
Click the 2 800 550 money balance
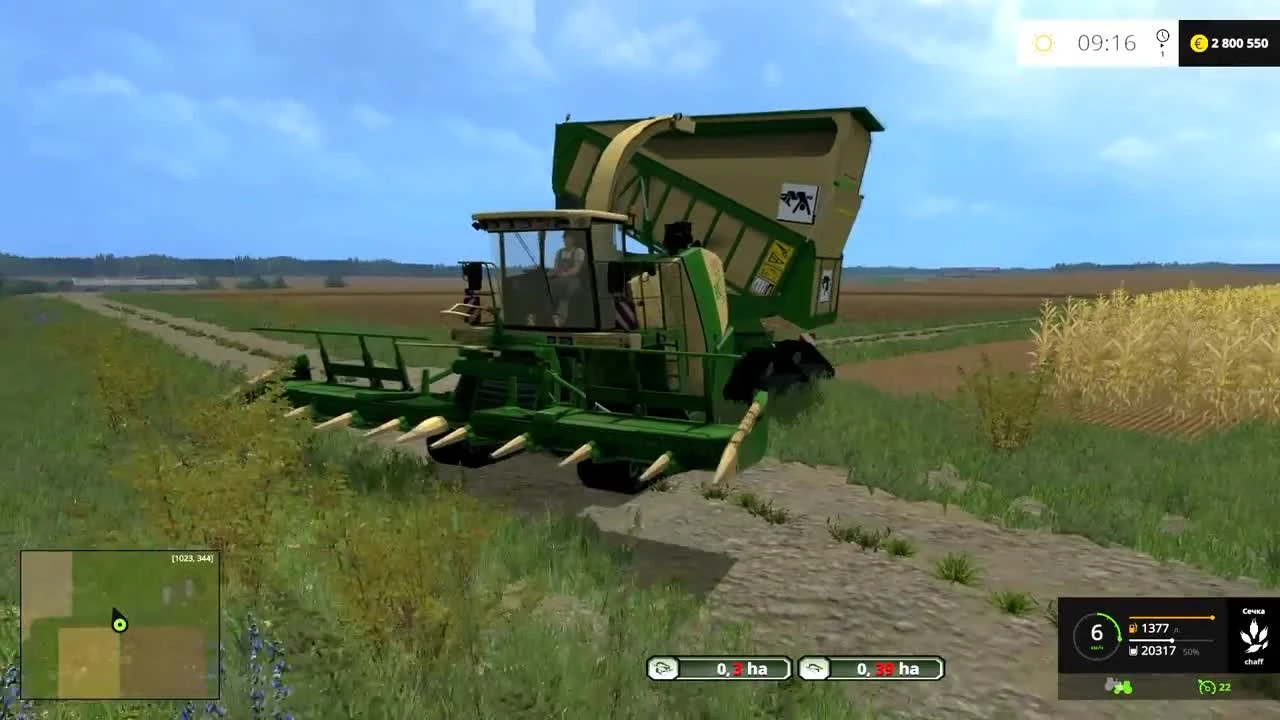(1239, 43)
